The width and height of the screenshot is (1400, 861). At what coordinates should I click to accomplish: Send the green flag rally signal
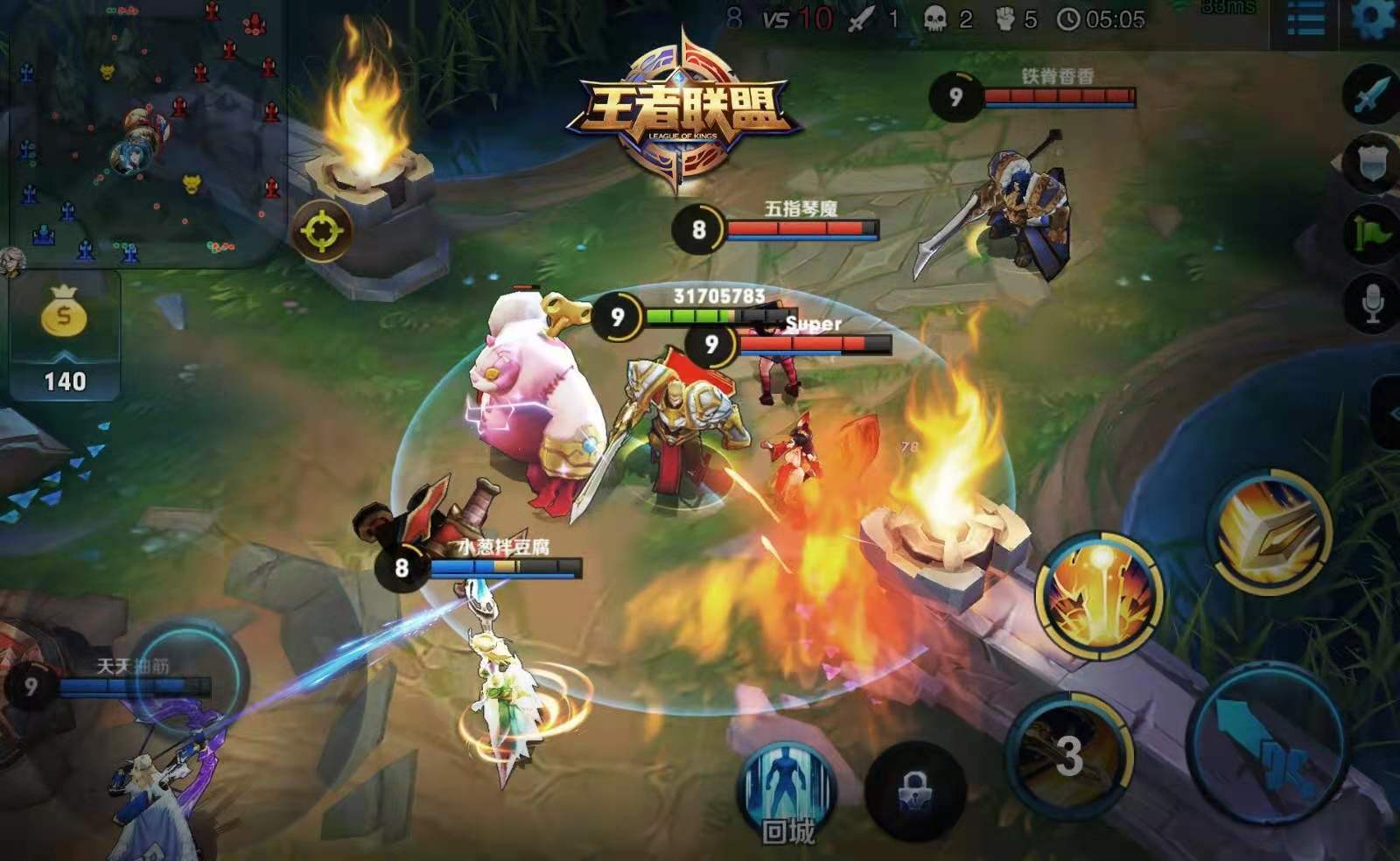click(1371, 233)
